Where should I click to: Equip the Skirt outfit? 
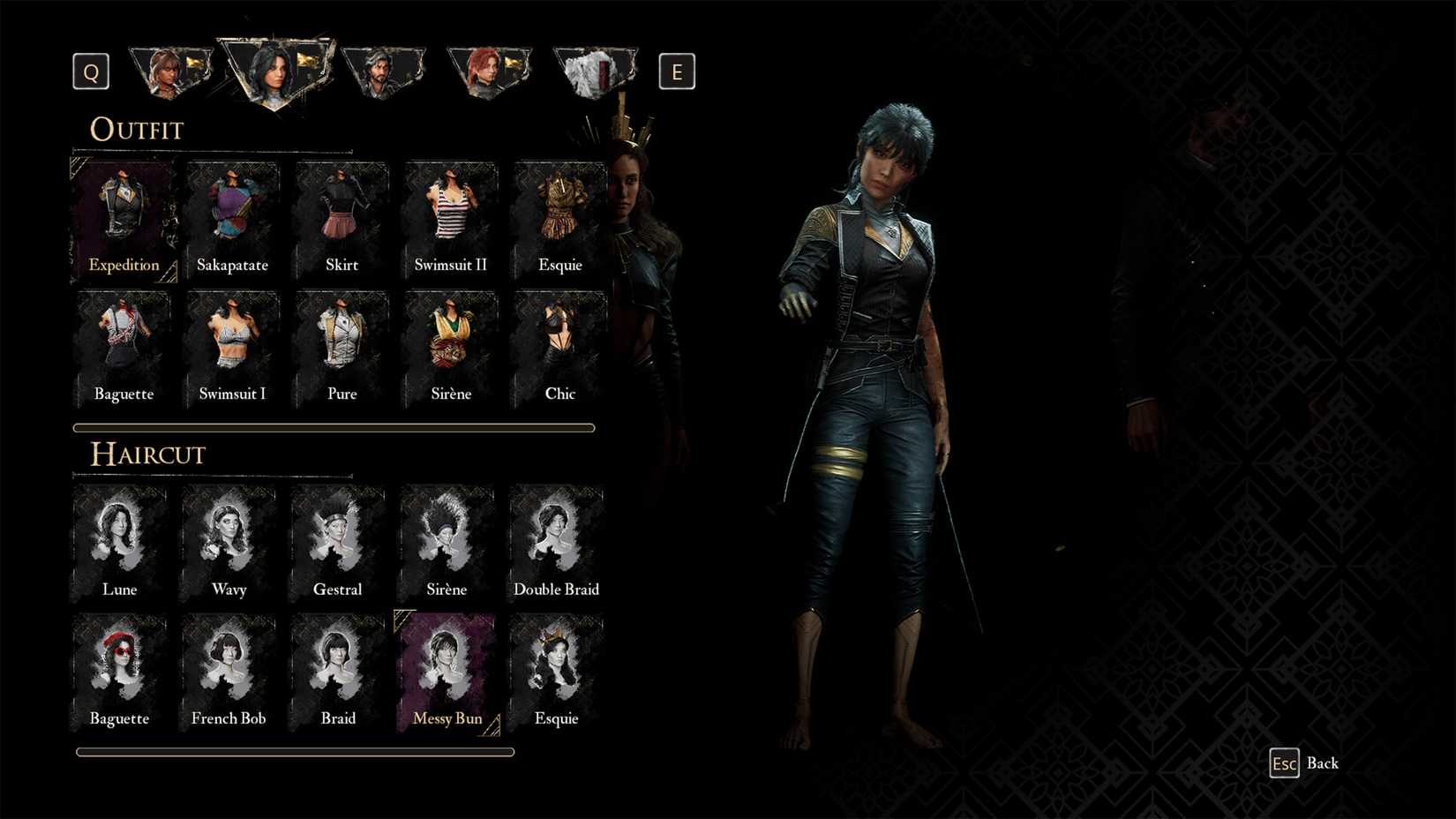tap(341, 214)
